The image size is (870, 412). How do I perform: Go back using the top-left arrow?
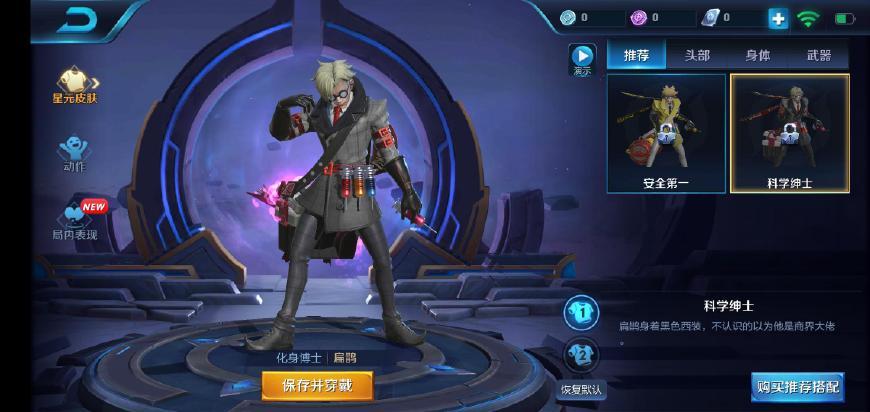[x=76, y=19]
